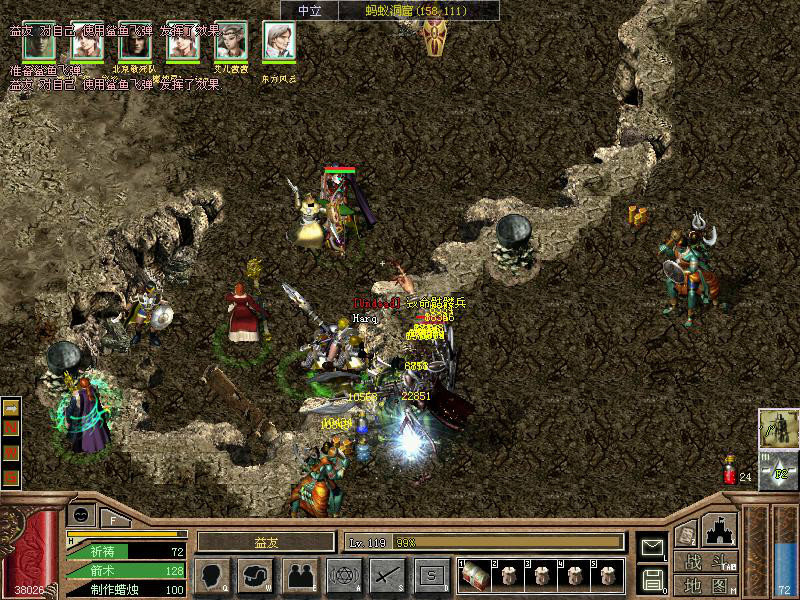The image size is (800, 600).
Task: Open the mail envelope button
Action: point(652,547)
